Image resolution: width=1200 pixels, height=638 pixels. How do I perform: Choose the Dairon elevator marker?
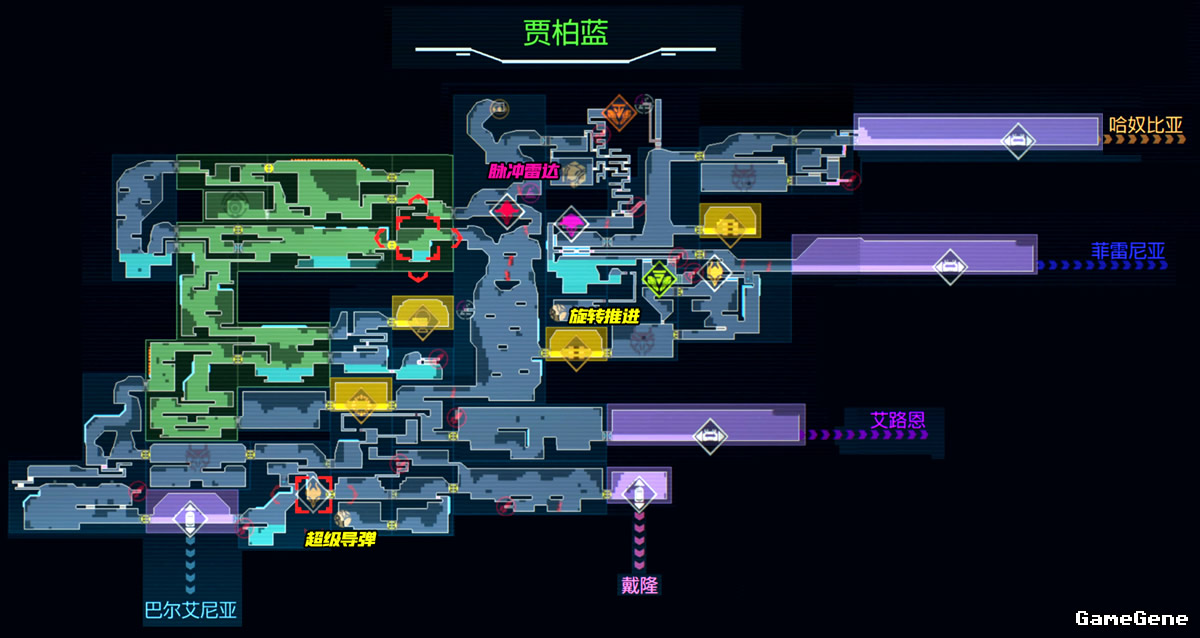(x=640, y=491)
